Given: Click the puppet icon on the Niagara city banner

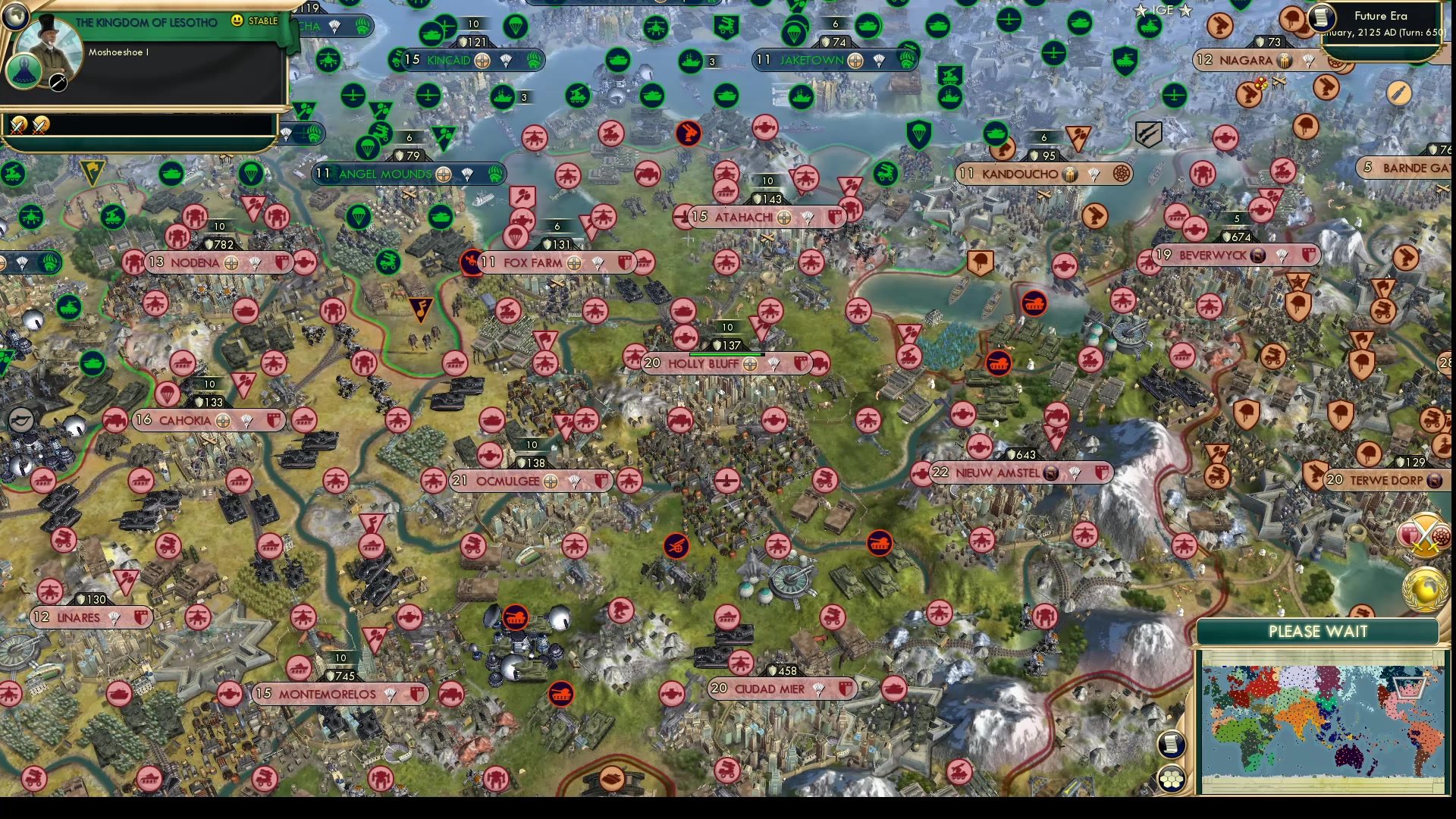Looking at the screenshot, I should pyautogui.click(x=1283, y=60).
